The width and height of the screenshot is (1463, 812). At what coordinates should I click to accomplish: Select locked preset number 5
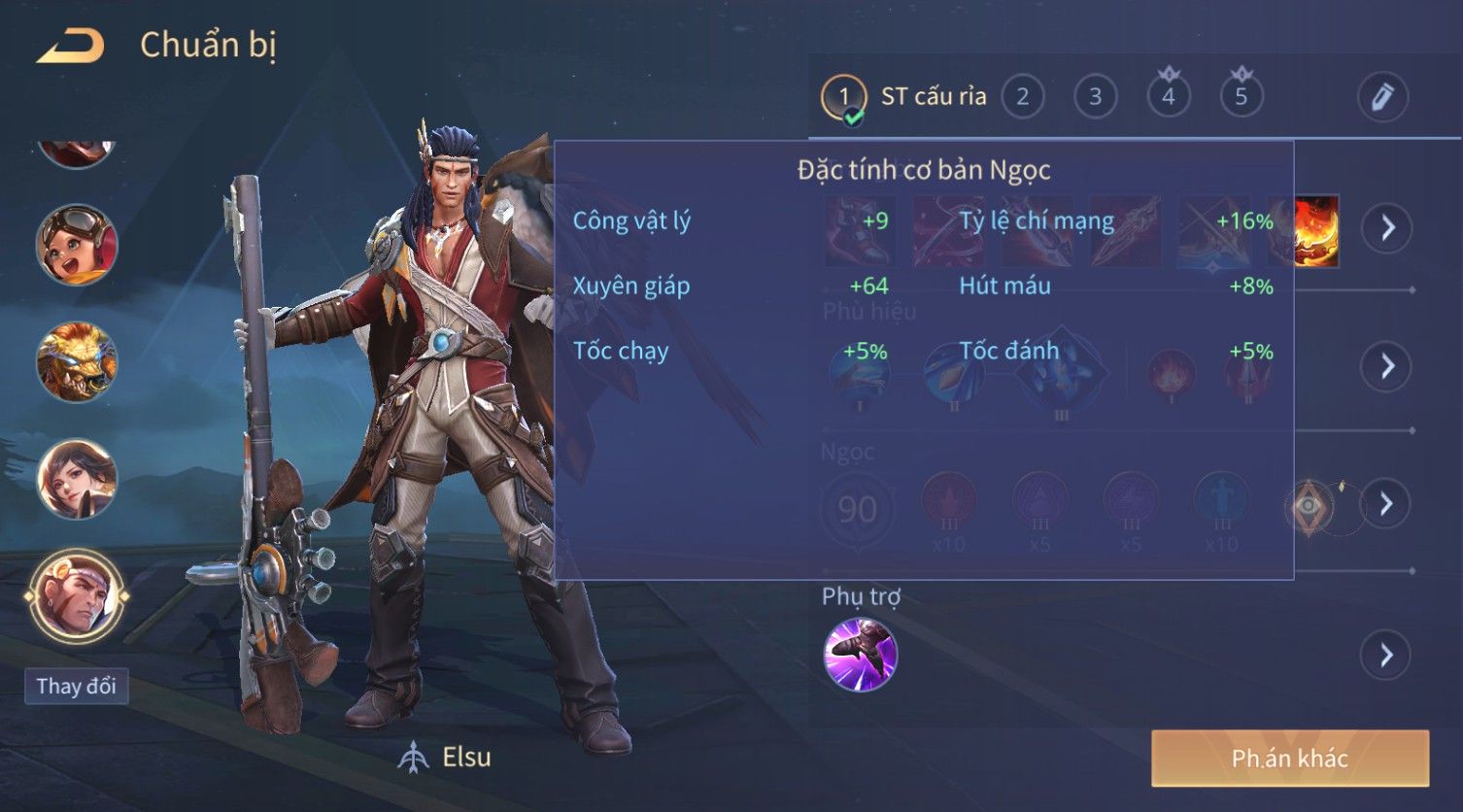[x=1241, y=97]
